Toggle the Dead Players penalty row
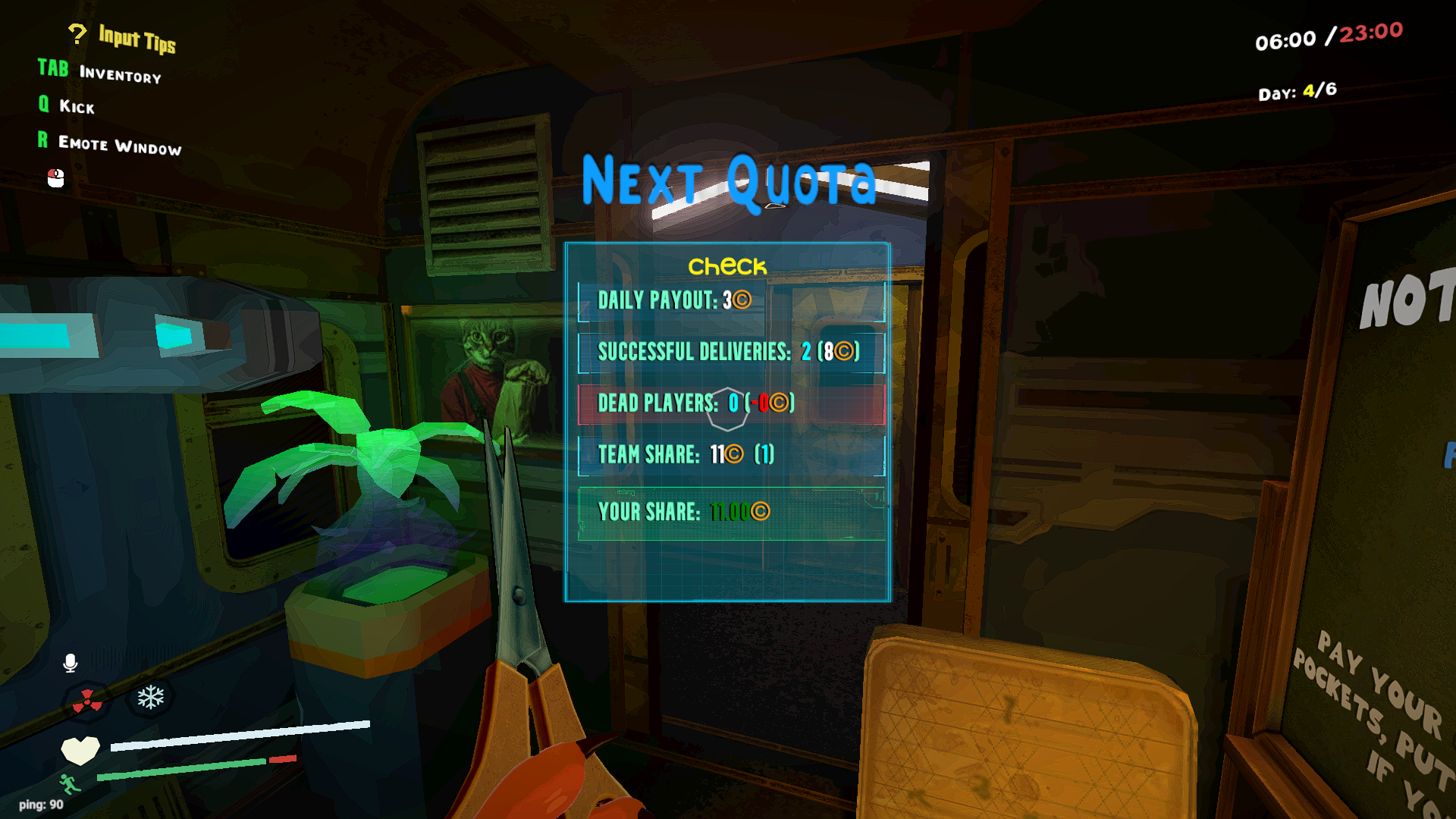This screenshot has width=1456, height=819. 732,403
